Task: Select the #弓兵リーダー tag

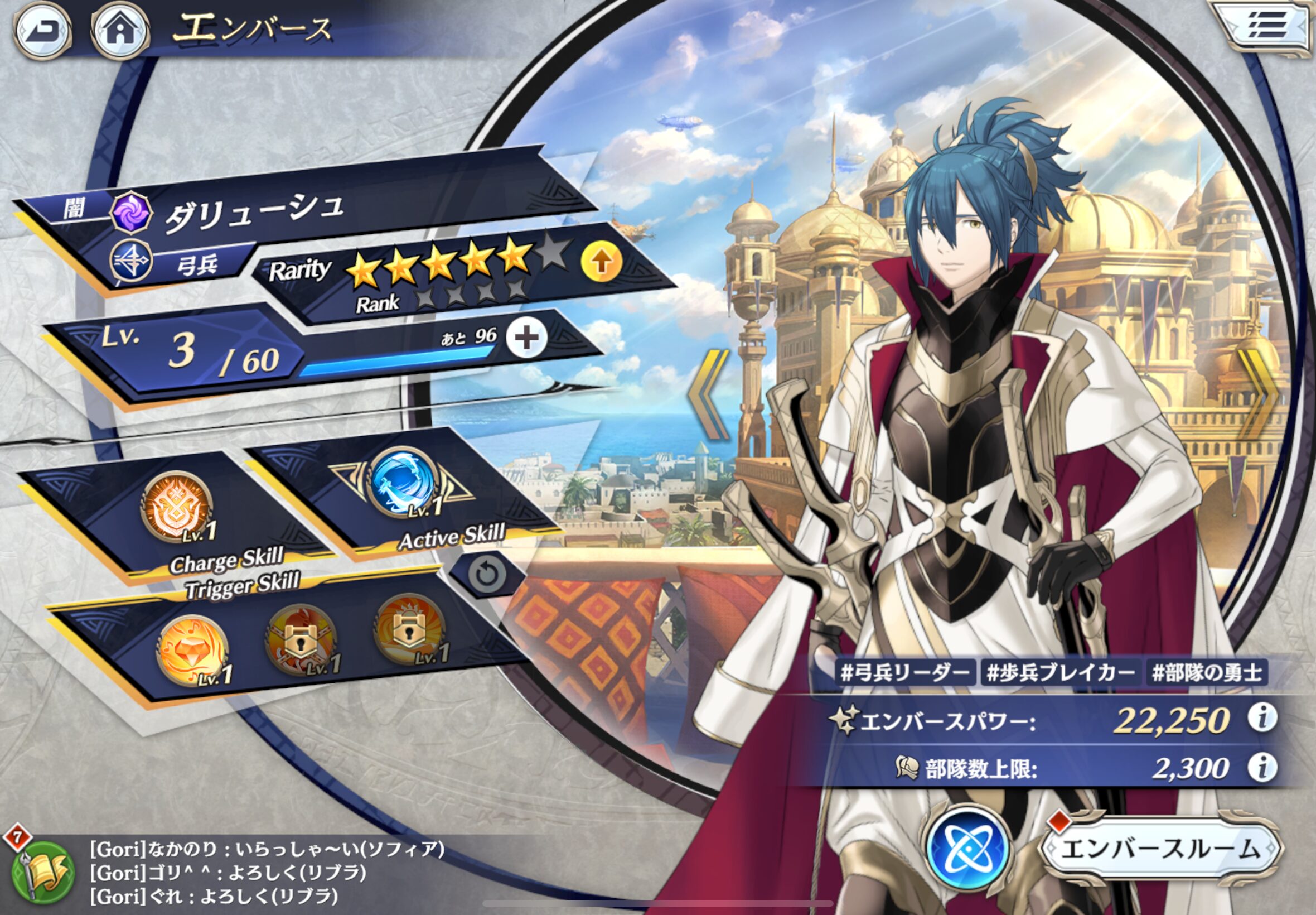Action: [x=905, y=672]
